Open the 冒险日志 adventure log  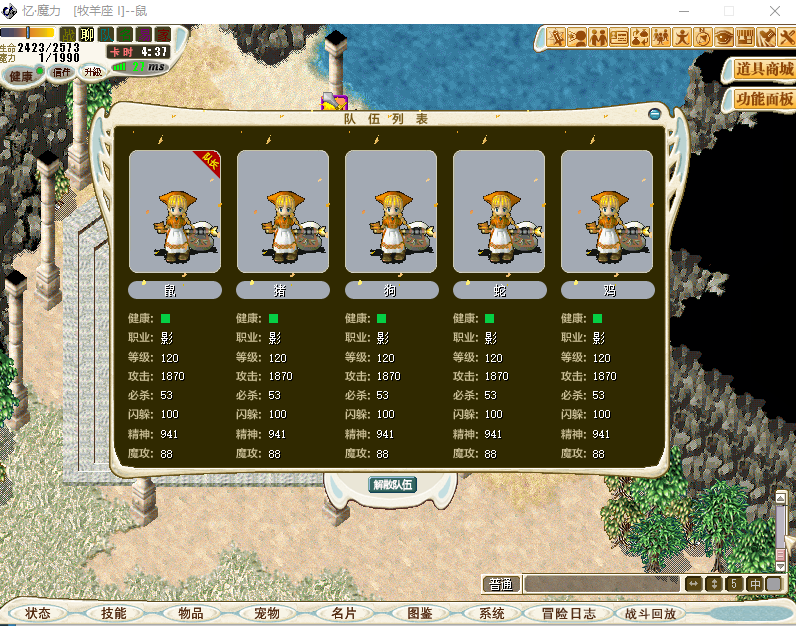point(568,613)
